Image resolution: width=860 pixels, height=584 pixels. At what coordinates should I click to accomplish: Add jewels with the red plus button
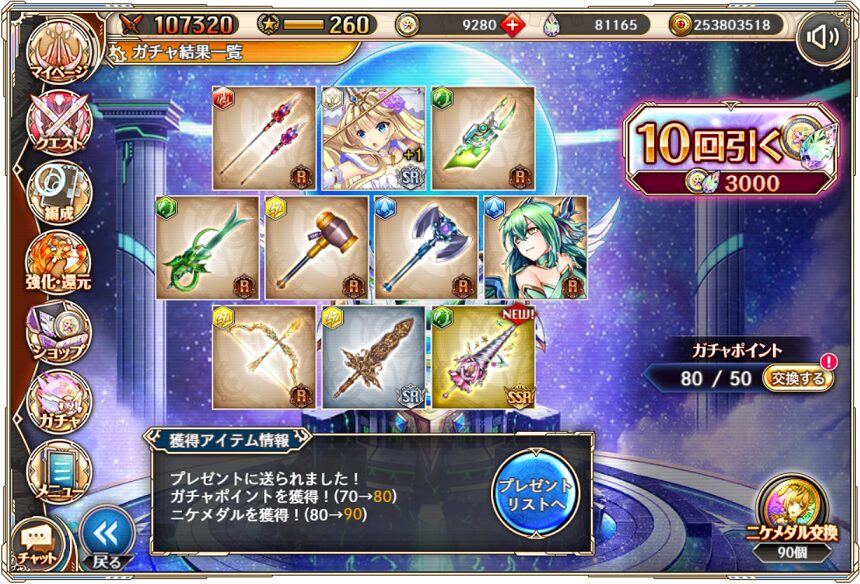pyautogui.click(x=510, y=25)
